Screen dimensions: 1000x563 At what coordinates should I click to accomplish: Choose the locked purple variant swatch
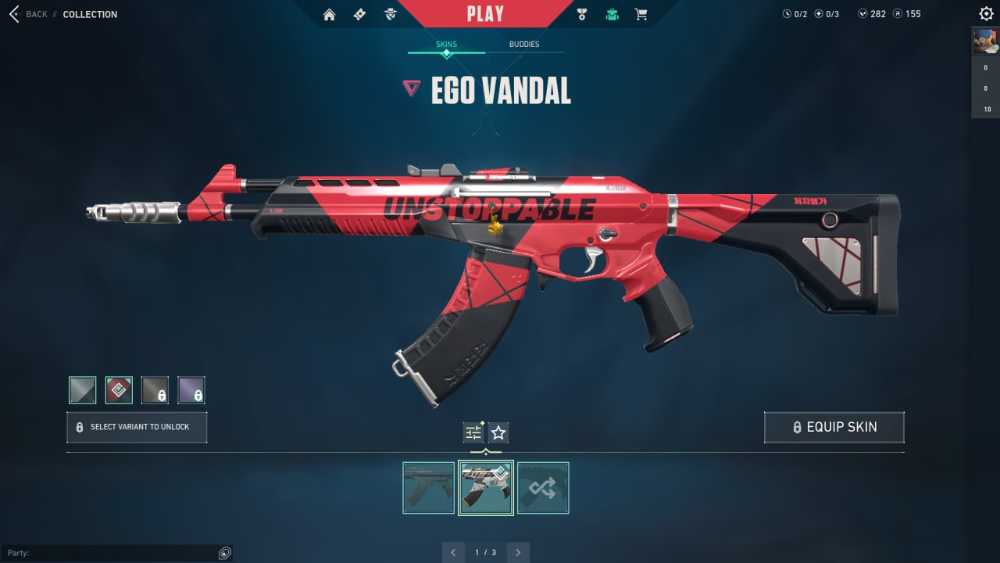pos(191,390)
